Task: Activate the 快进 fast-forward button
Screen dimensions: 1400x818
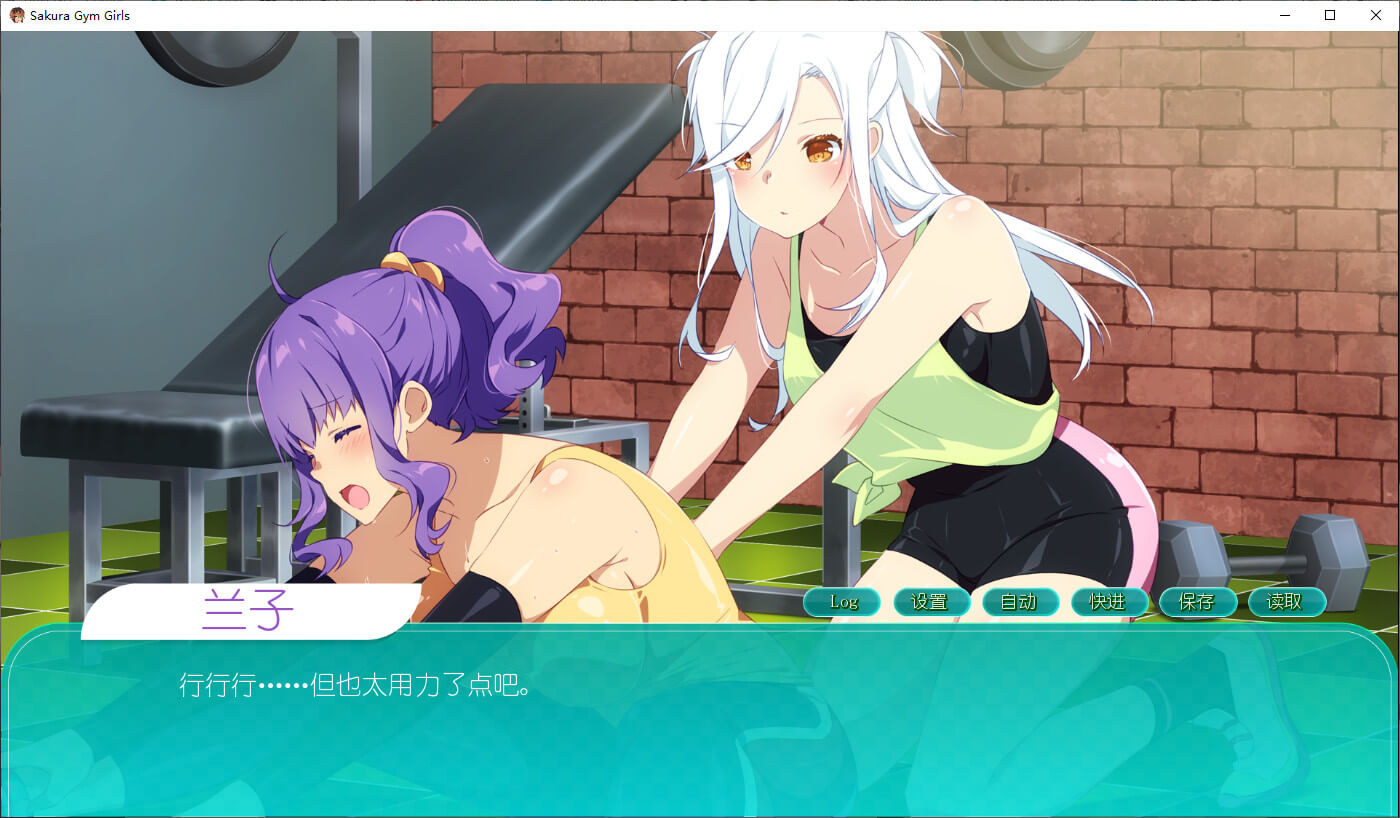Action: (x=1107, y=602)
